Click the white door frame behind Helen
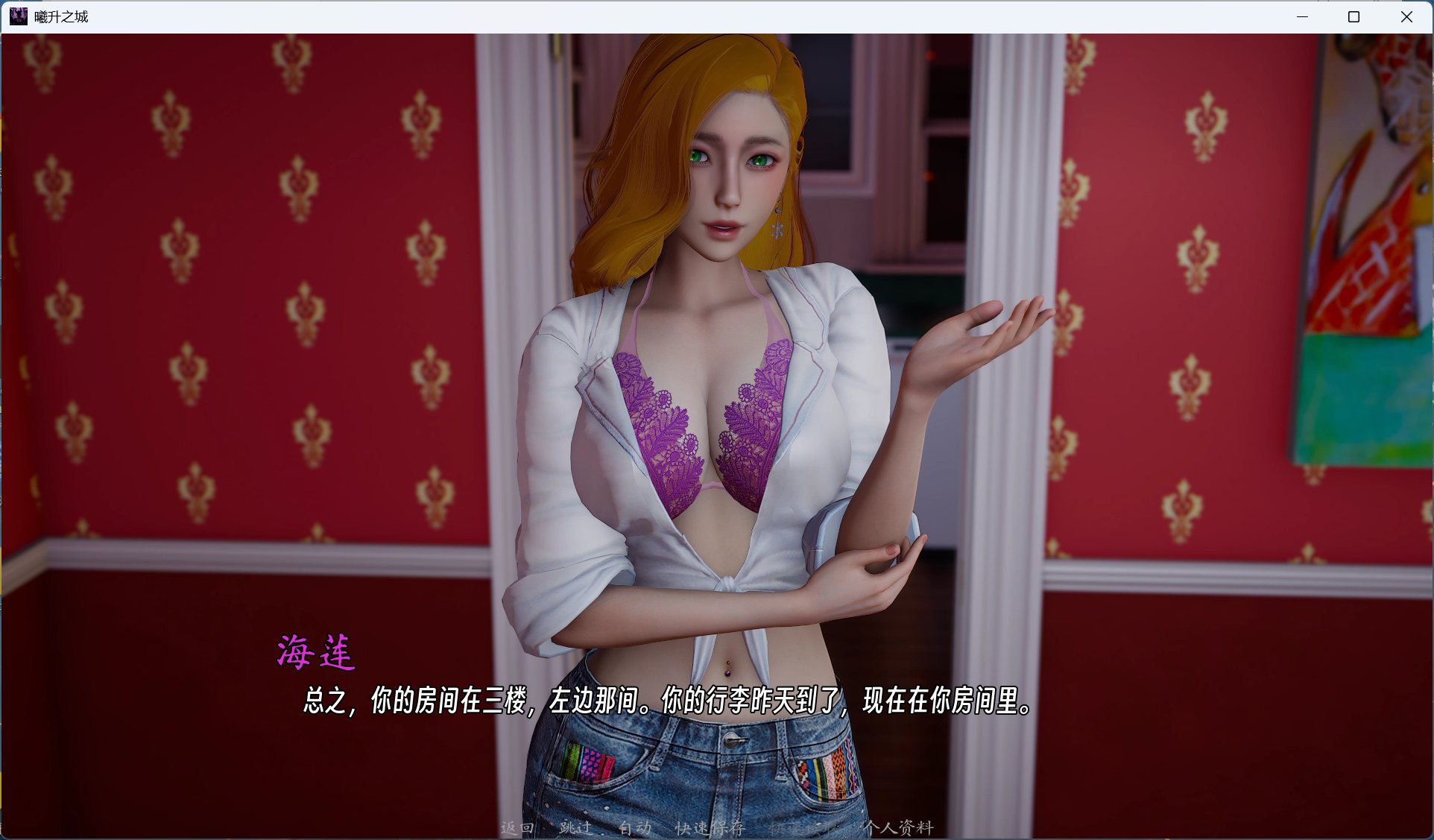Viewport: 1434px width, 840px height. [x=514, y=298]
